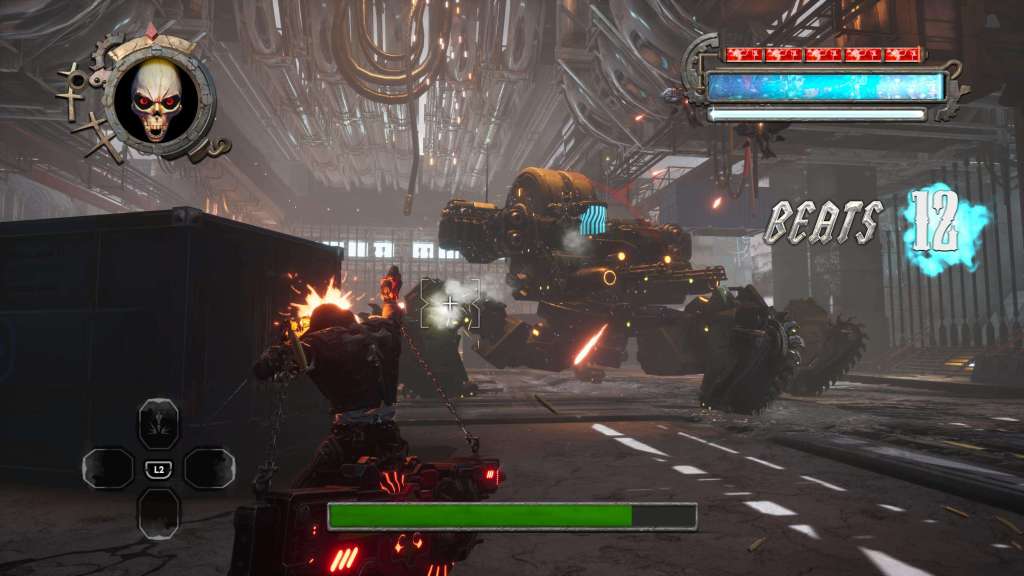This screenshot has height=576, width=1024.
Task: Click the red-eyed skull portrait emblem
Action: (x=158, y=99)
